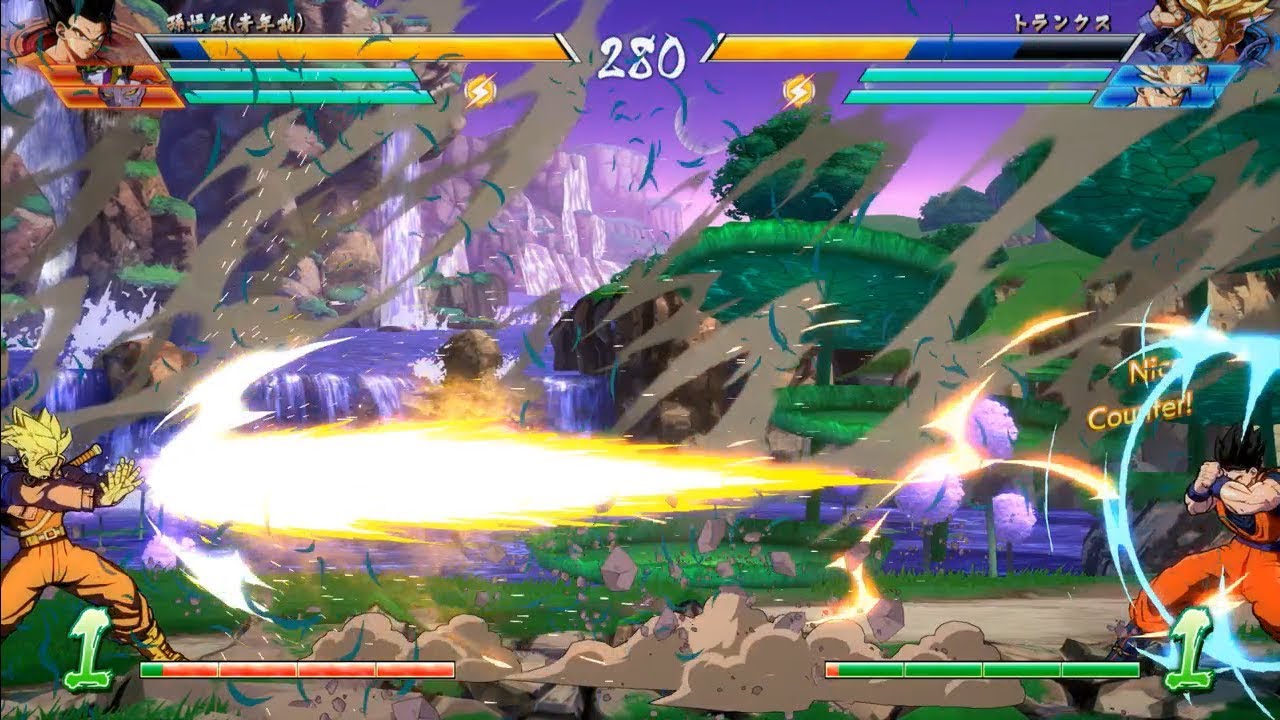Image resolution: width=1280 pixels, height=720 pixels.
Task: Select the left team's Sparking lightning icon
Action: pyautogui.click(x=479, y=88)
